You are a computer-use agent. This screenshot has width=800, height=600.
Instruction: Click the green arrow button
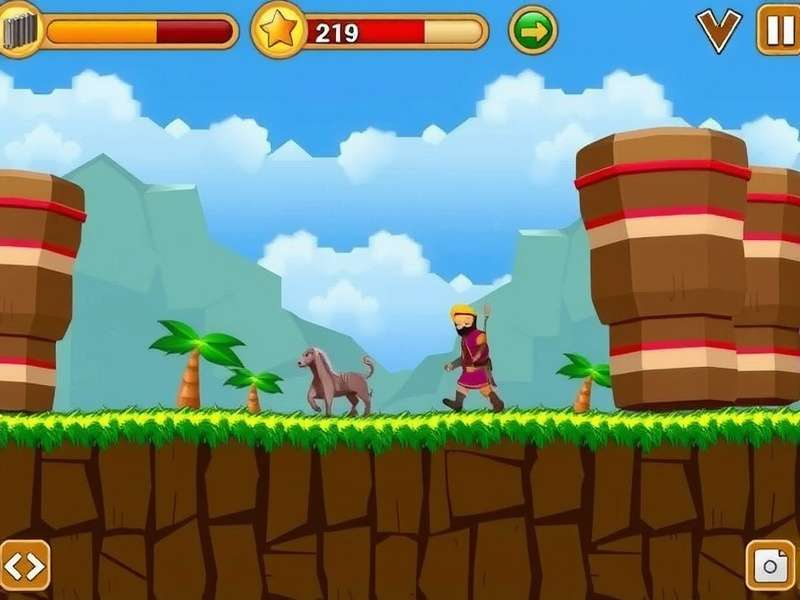coord(533,31)
